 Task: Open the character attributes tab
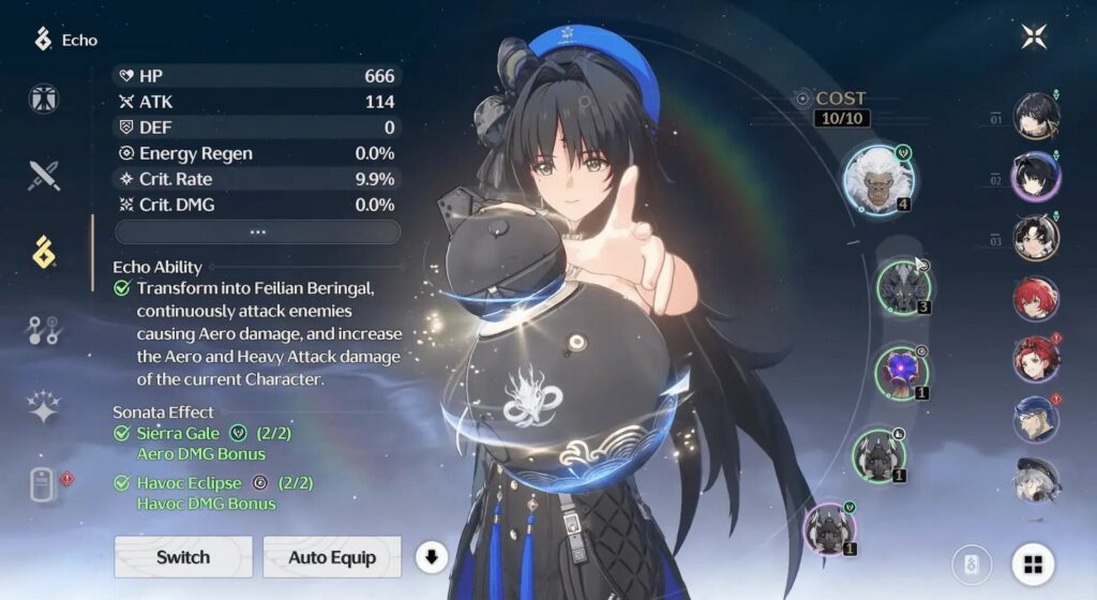click(44, 99)
